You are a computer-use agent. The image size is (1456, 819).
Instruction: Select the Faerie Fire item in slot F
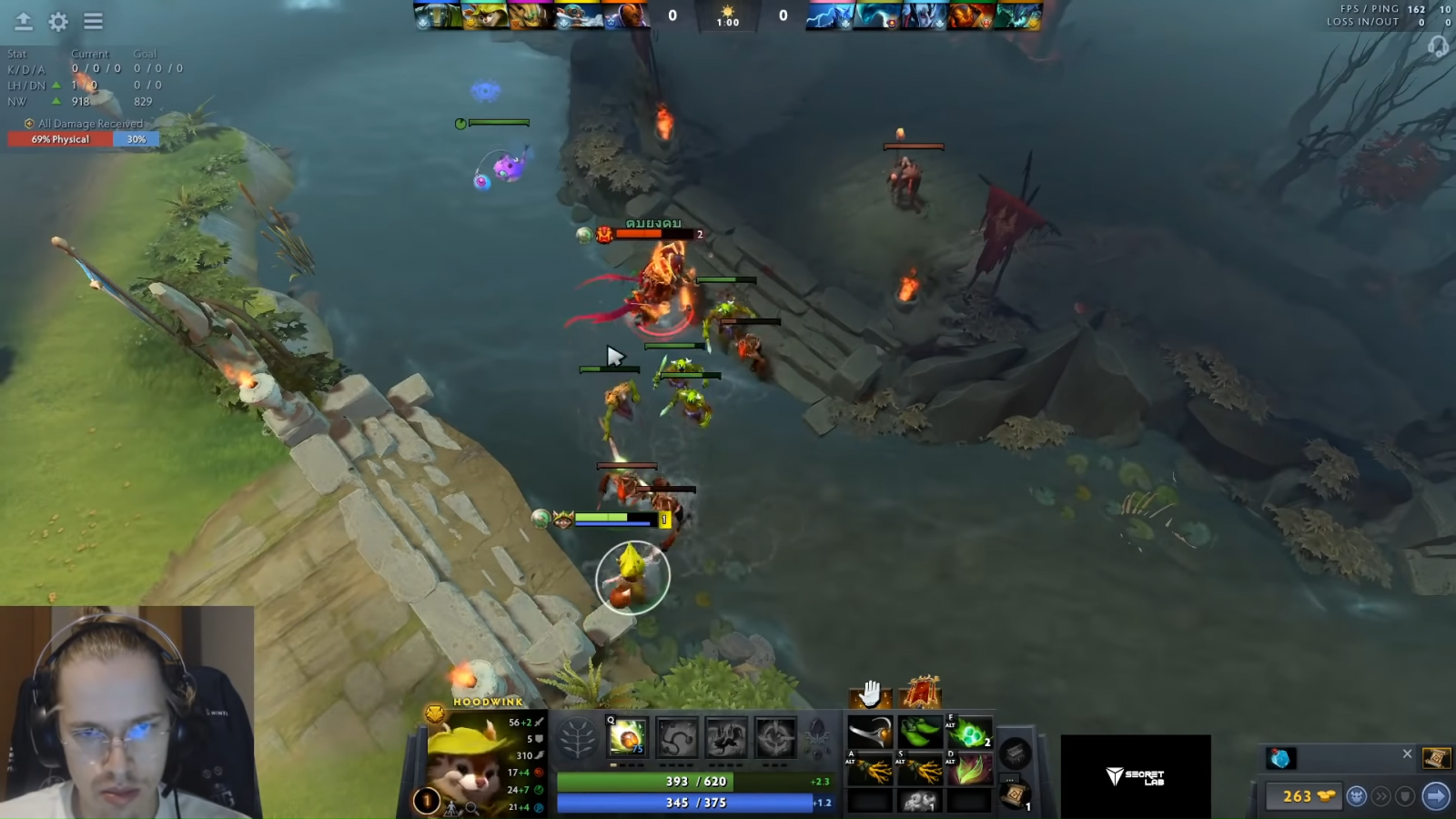click(x=969, y=733)
